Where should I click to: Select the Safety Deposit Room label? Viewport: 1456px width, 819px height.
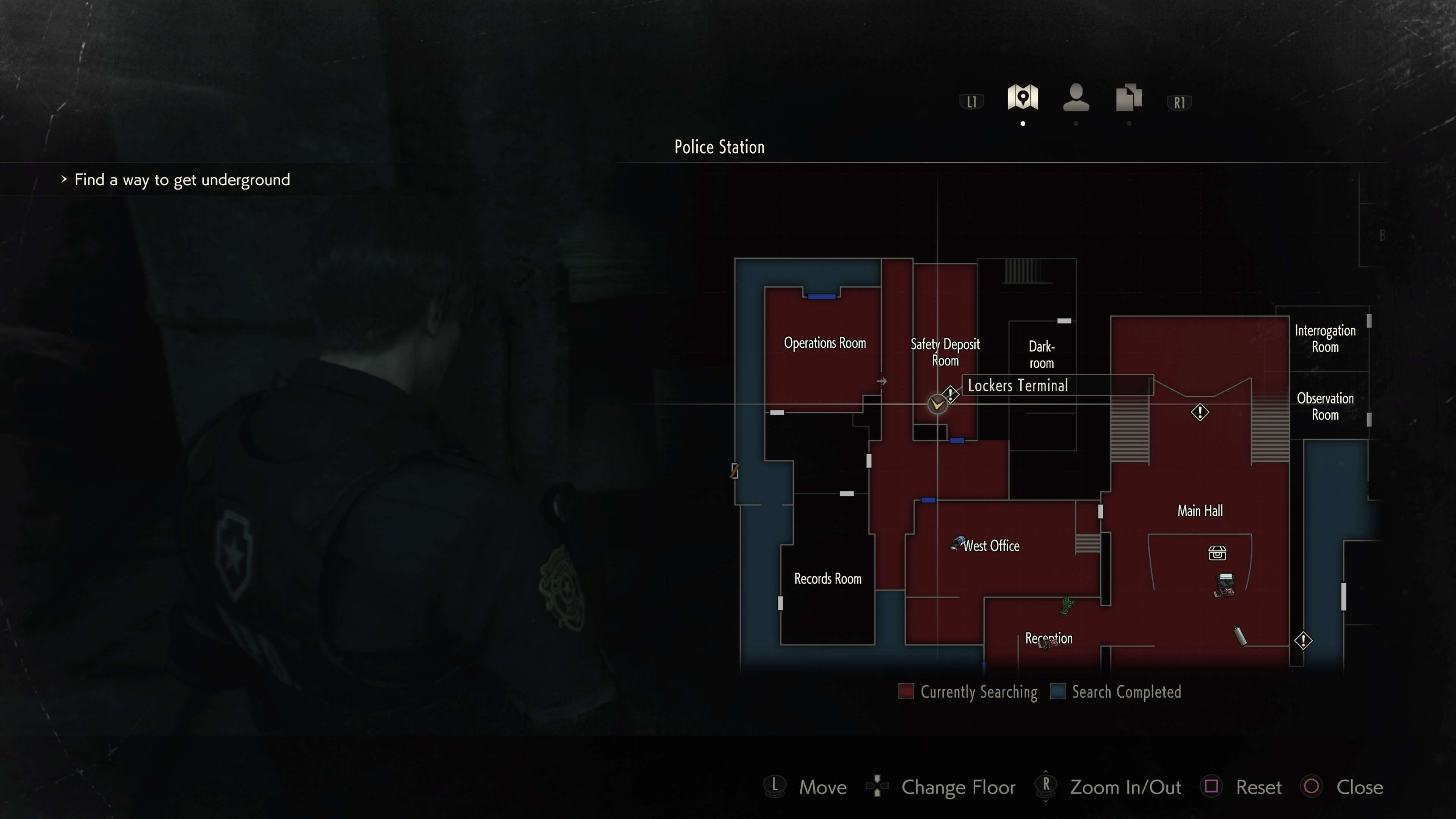click(x=945, y=351)
